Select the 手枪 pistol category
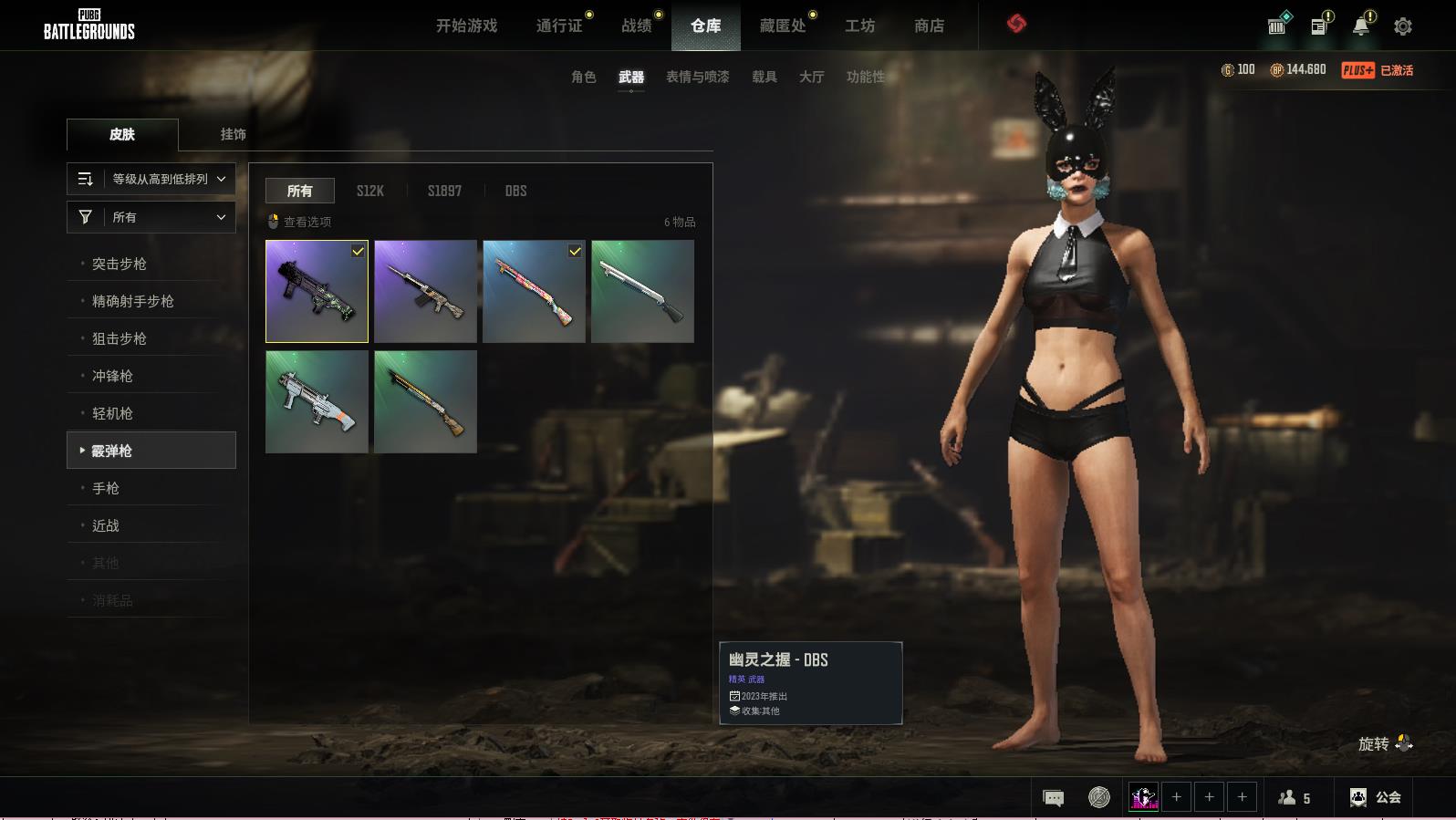Image resolution: width=1456 pixels, height=820 pixels. pyautogui.click(x=106, y=488)
